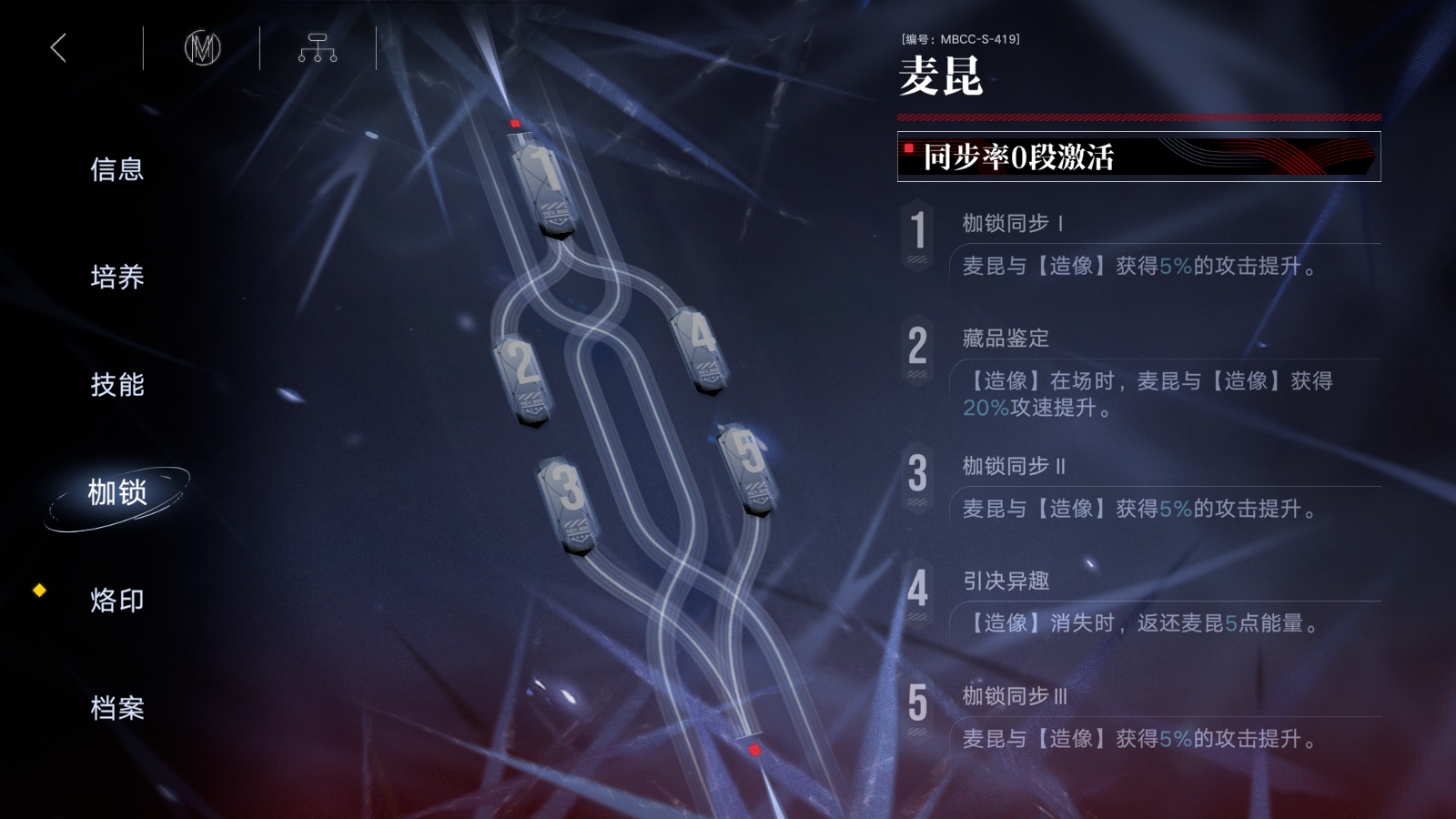This screenshot has height=819, width=1456.
Task: Switch to the 信息 tab
Action: (x=117, y=169)
